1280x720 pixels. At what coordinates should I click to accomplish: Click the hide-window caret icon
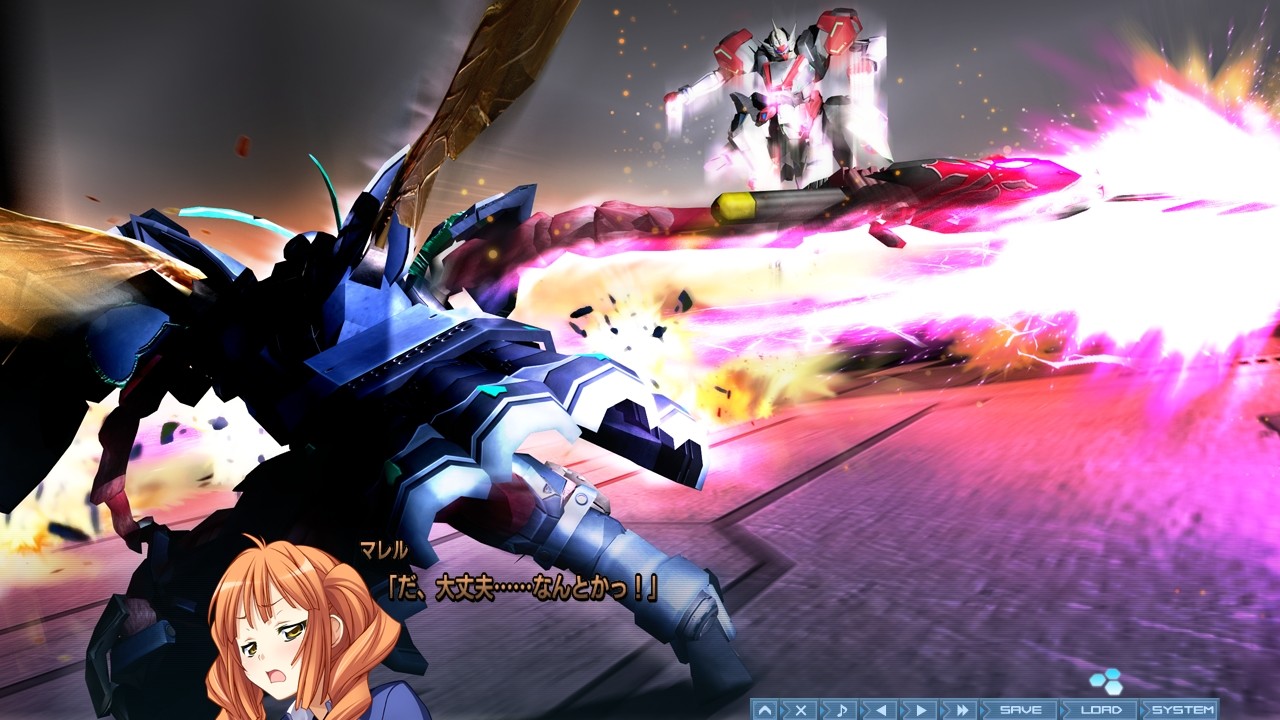pyautogui.click(x=765, y=710)
